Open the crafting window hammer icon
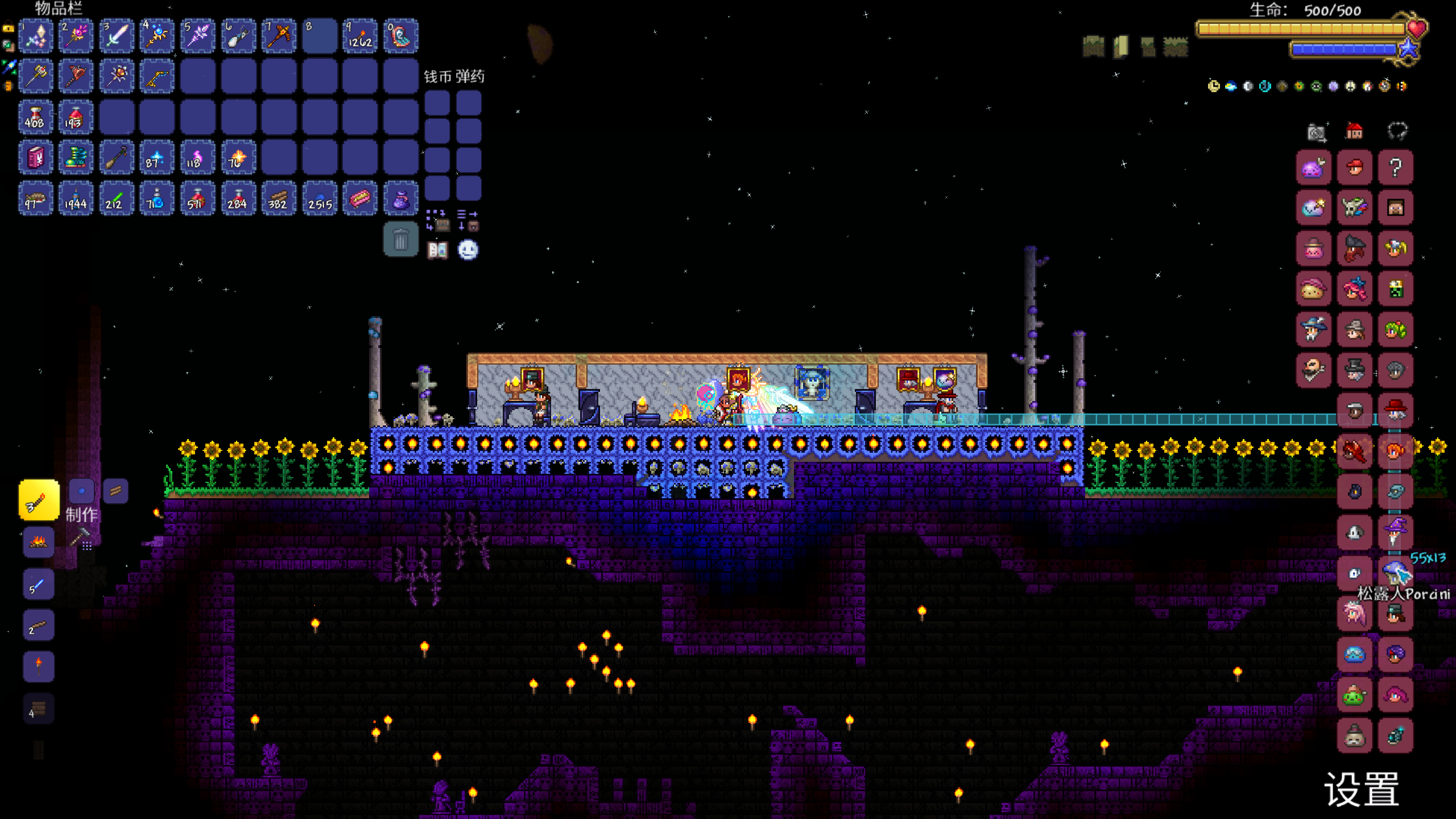This screenshot has height=819, width=1456. 81,539
